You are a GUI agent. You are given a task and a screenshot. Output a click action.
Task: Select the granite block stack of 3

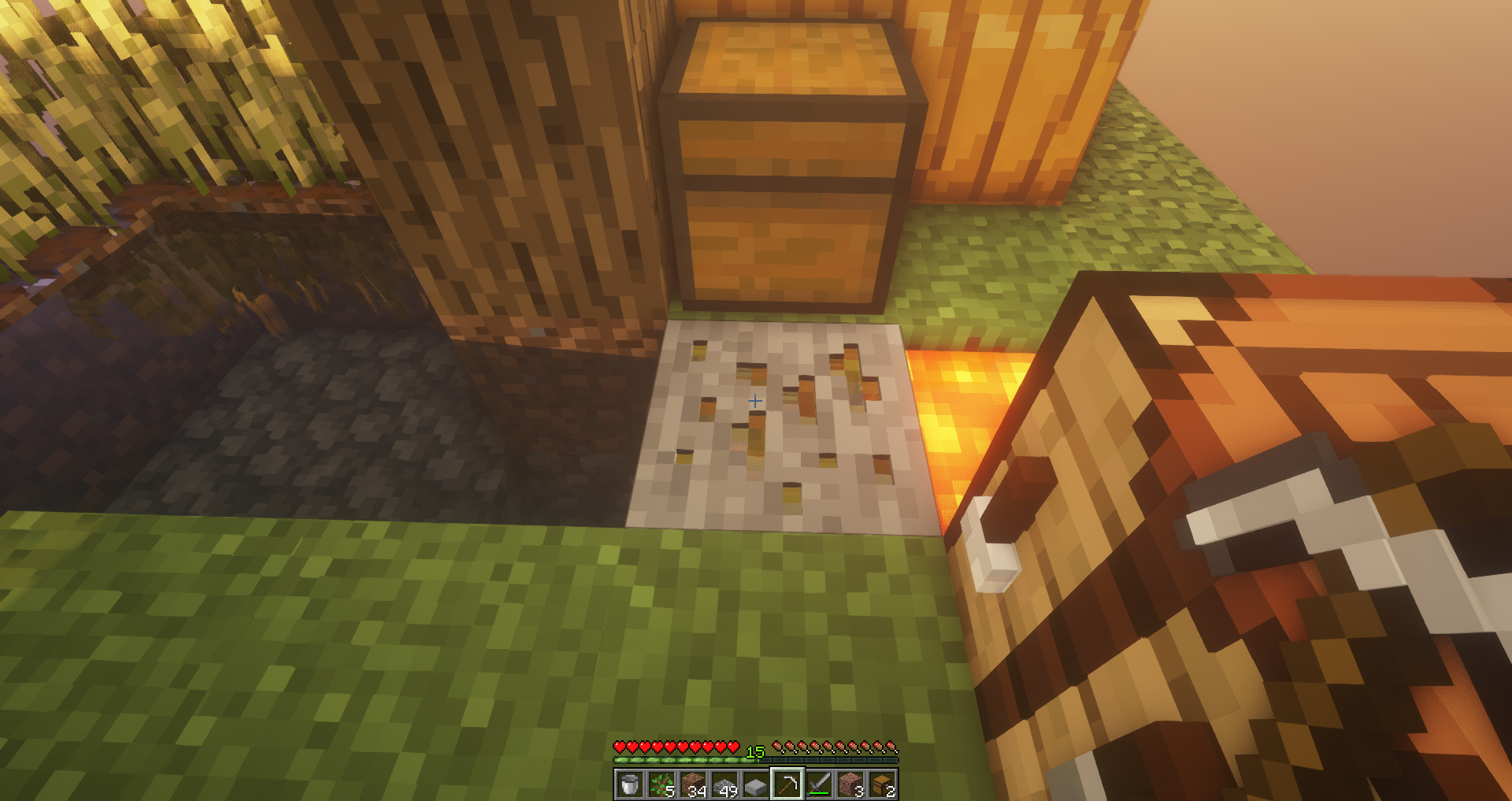(x=850, y=784)
